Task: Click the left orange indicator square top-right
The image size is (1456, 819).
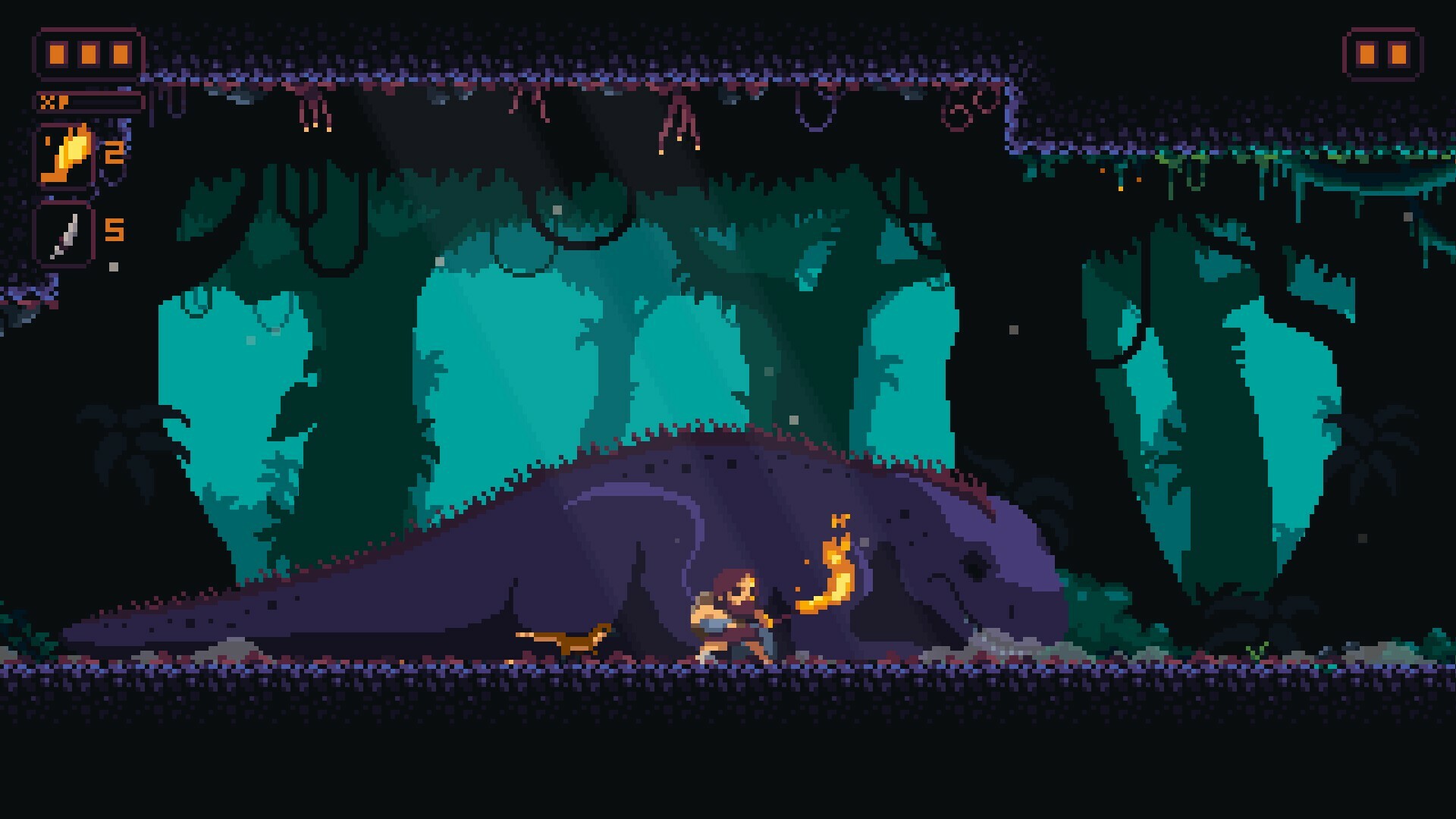Action: tap(1369, 53)
